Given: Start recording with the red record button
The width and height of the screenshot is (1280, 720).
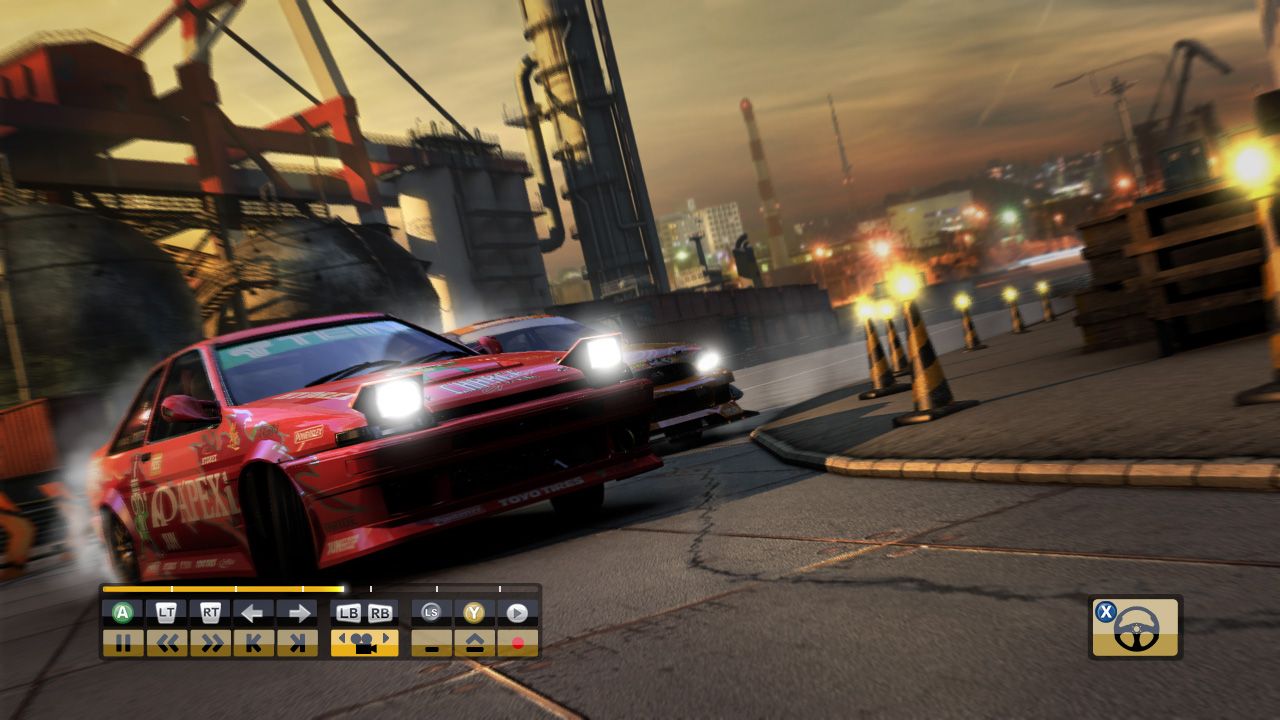Looking at the screenshot, I should click(x=519, y=643).
